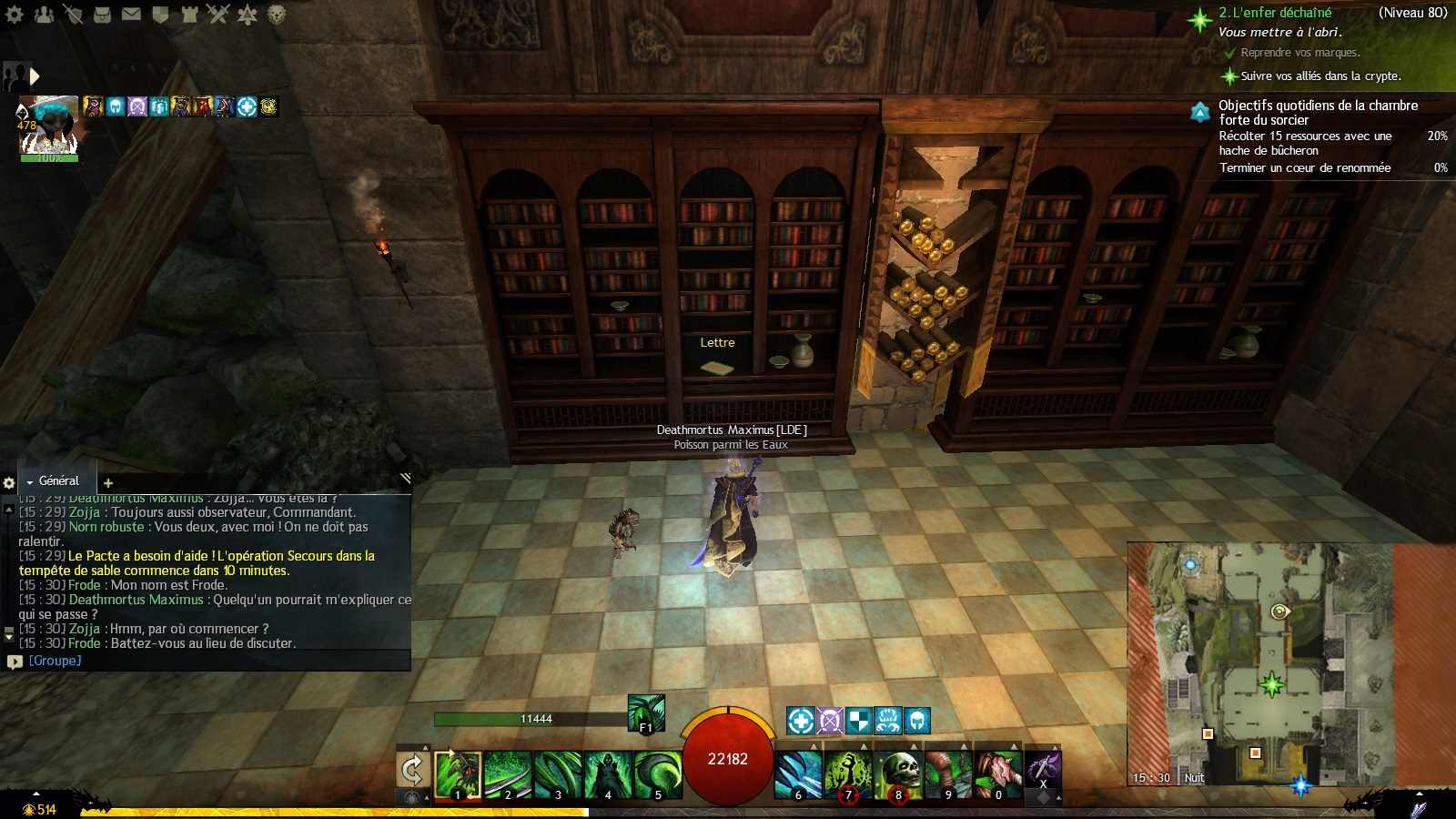The height and width of the screenshot is (819, 1456).
Task: Open the guild castle tower icon
Action: click(x=189, y=15)
